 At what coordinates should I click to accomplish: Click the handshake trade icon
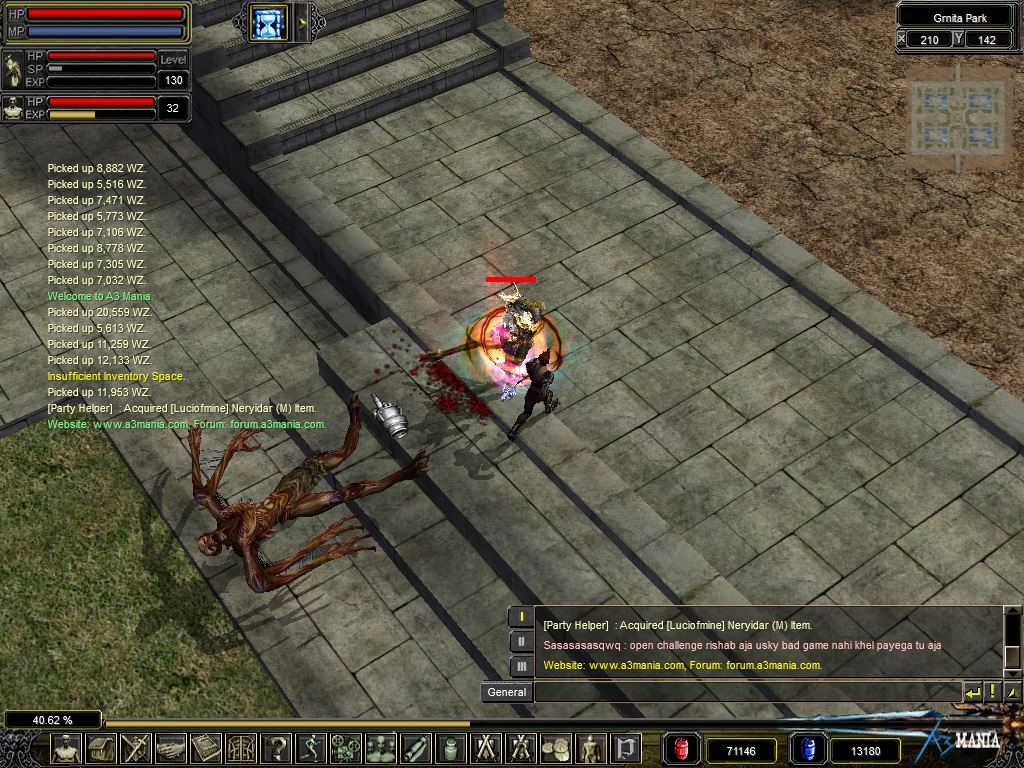coord(171,747)
